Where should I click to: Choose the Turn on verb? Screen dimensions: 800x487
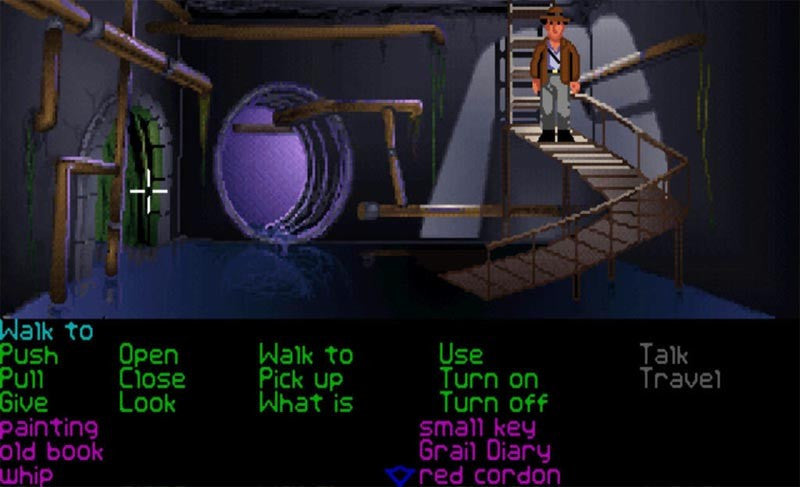tap(488, 379)
